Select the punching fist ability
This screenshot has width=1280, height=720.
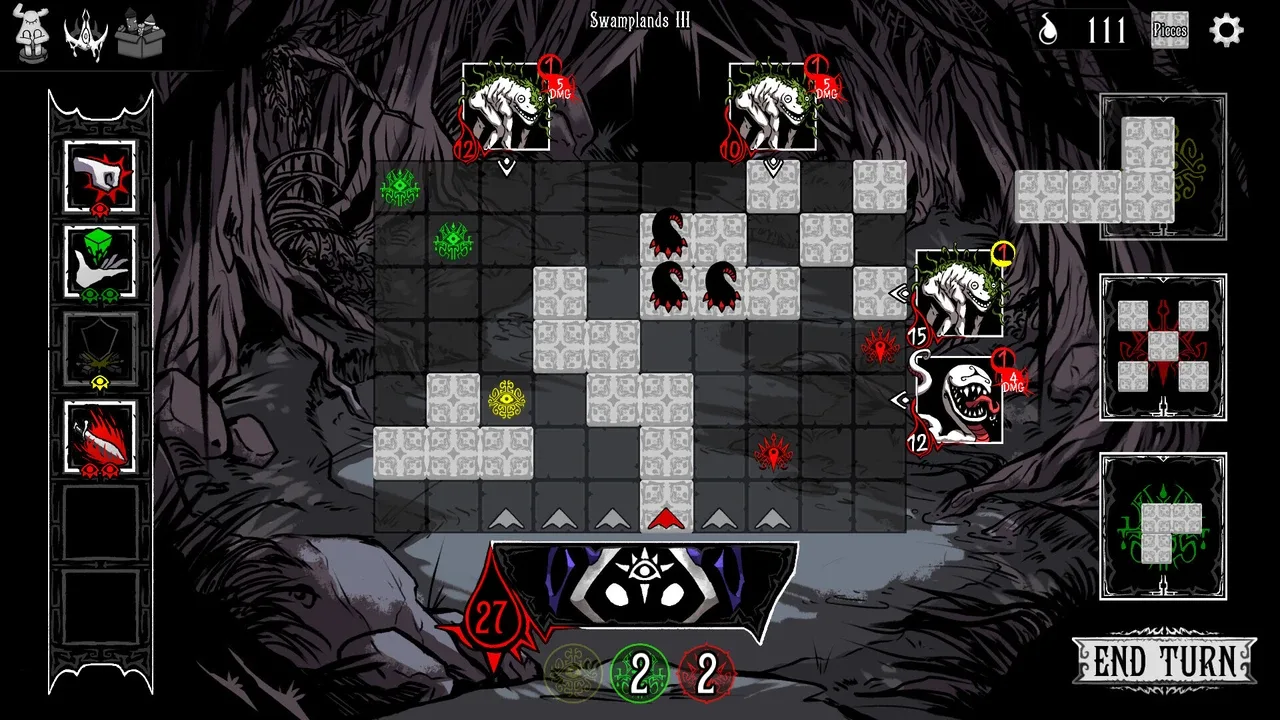(x=100, y=176)
